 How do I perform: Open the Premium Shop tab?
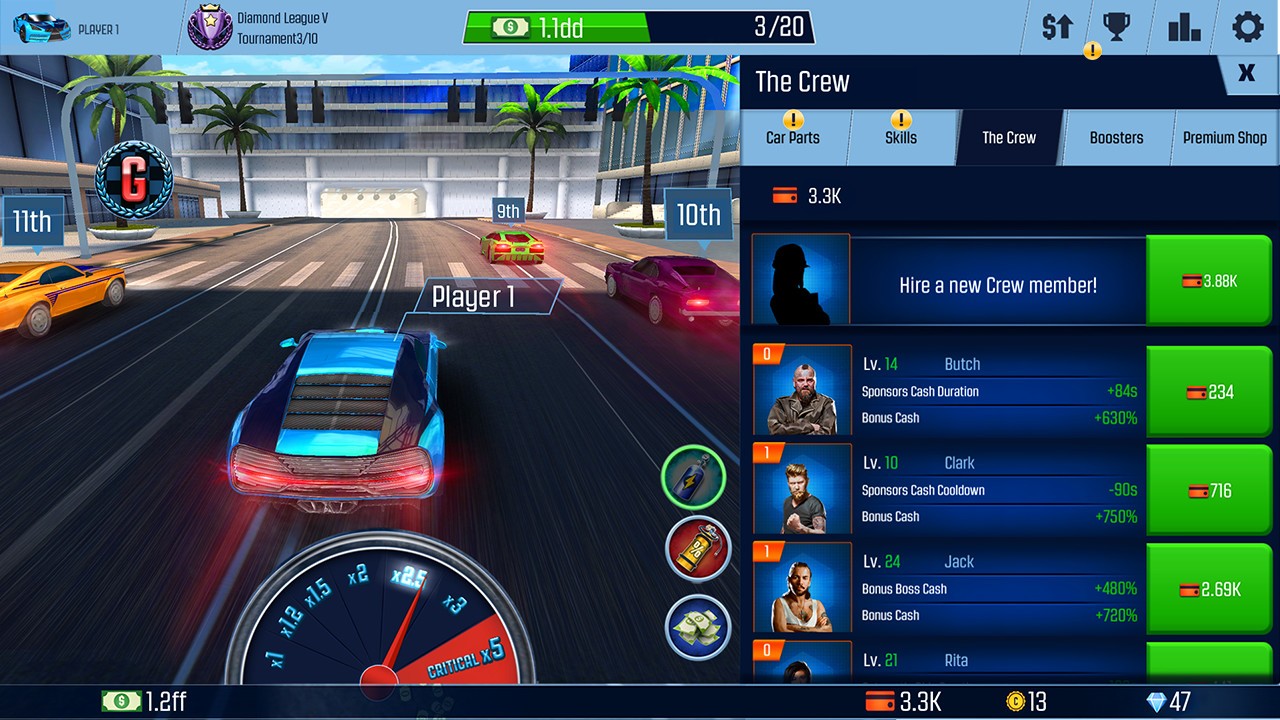(1224, 138)
